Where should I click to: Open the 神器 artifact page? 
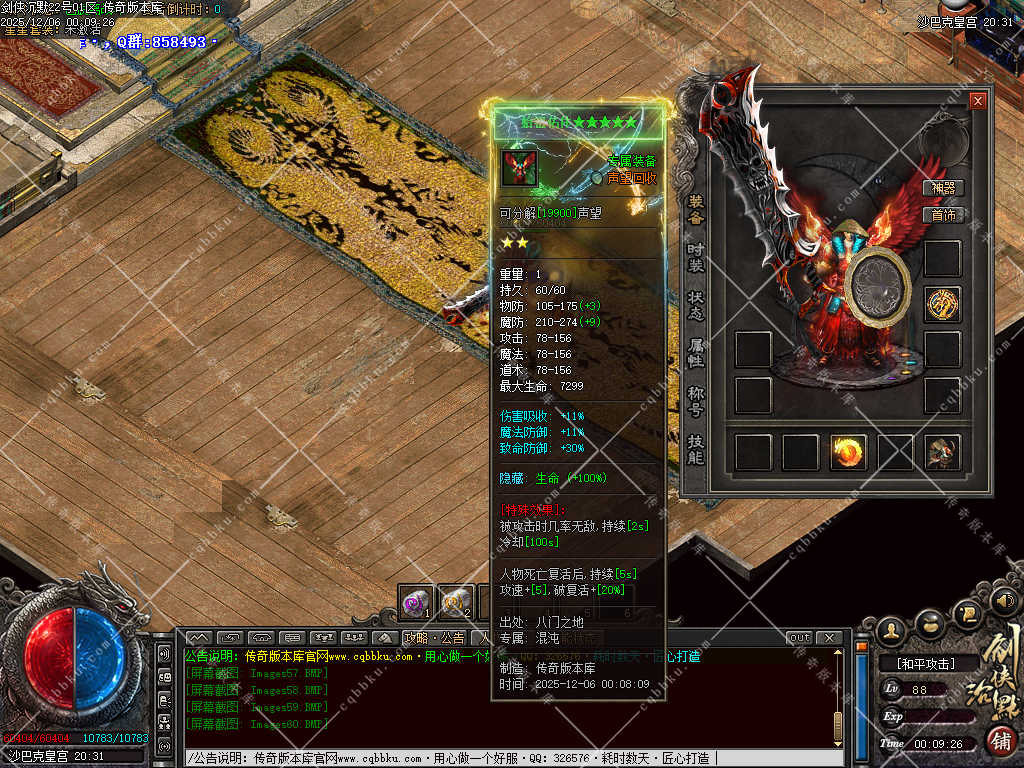(943, 188)
